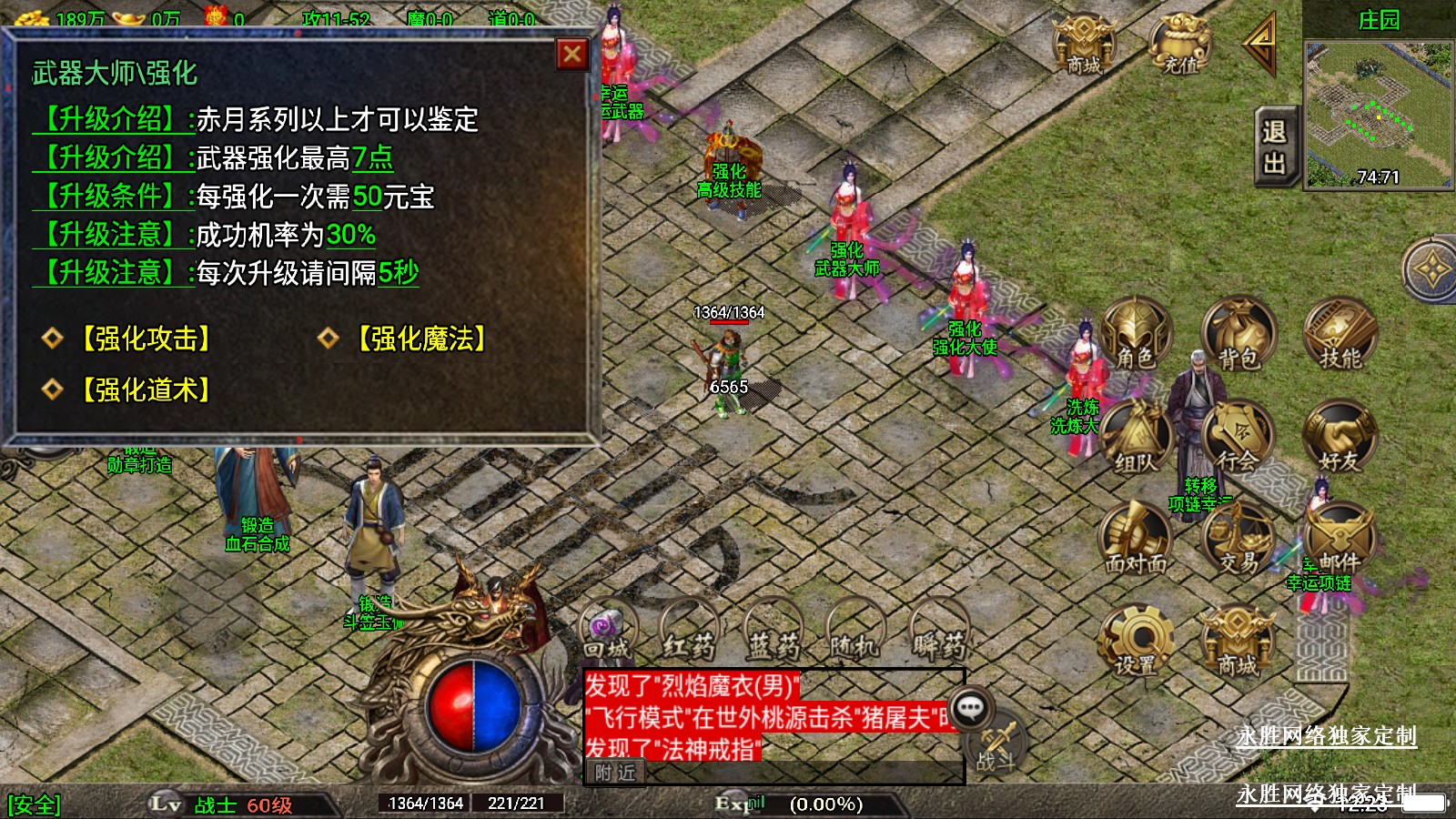Switch to the 附近 nearby chat tab

(615, 773)
